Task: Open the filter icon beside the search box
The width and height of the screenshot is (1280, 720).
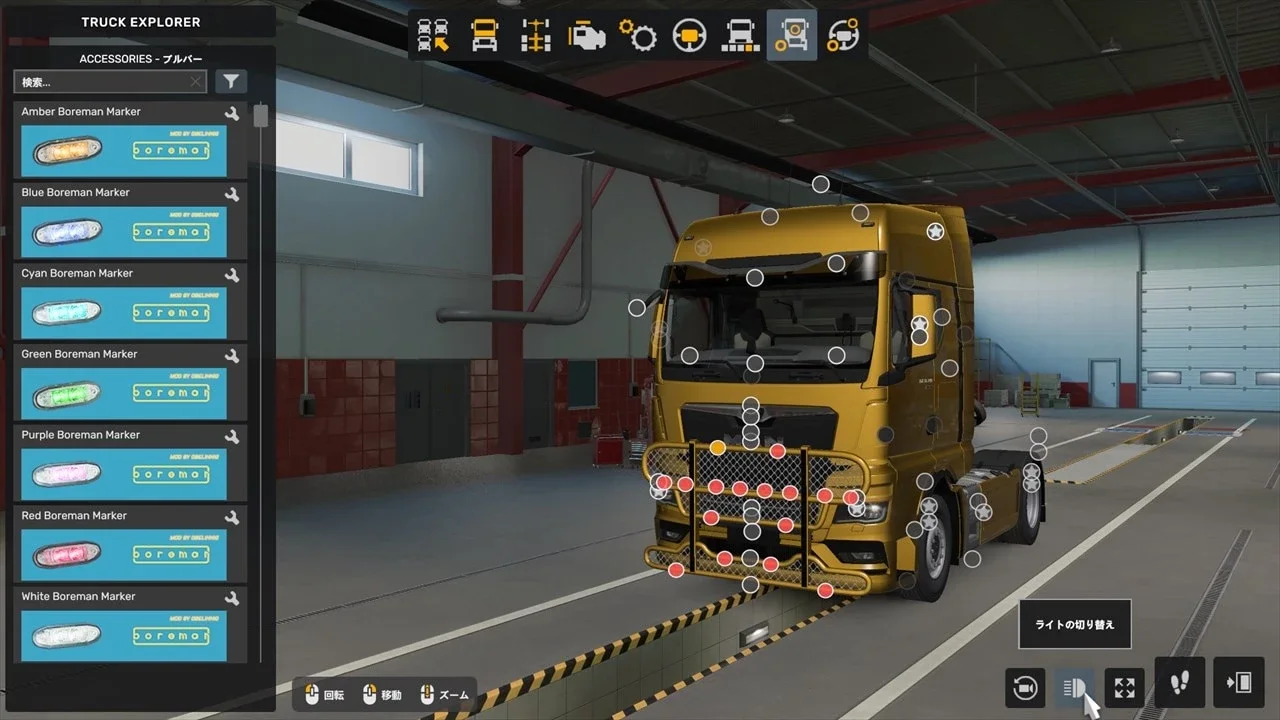Action: 231,81
